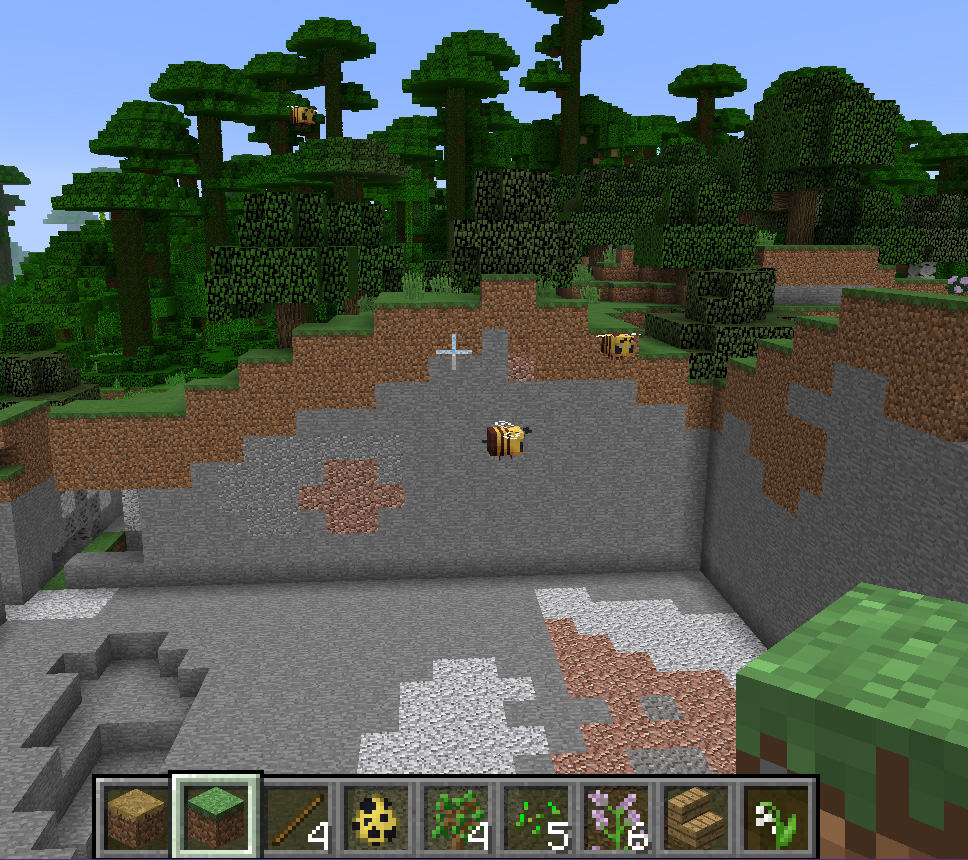Select the white lily of the valley slot
968x860 pixels.
tap(776, 814)
